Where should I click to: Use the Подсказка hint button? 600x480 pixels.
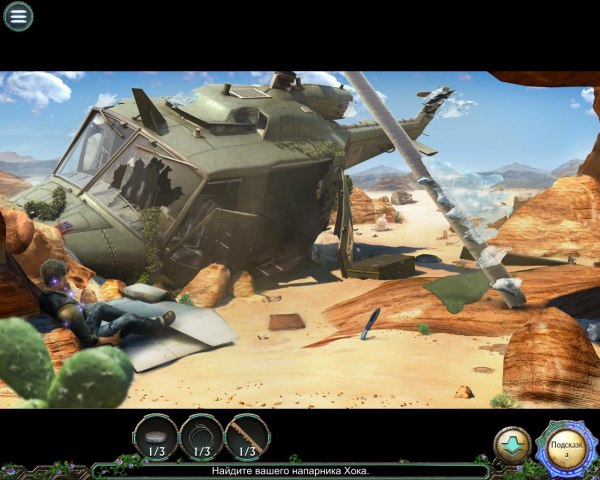tap(566, 445)
